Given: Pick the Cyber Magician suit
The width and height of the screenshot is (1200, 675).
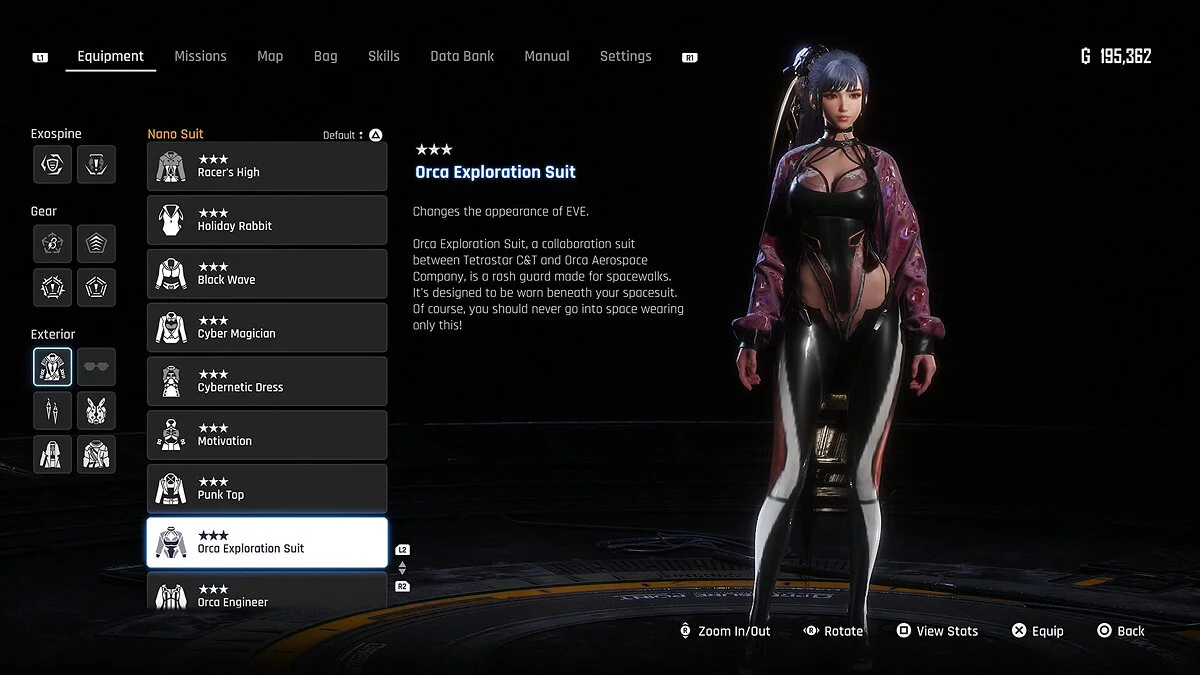Looking at the screenshot, I should coord(267,328).
